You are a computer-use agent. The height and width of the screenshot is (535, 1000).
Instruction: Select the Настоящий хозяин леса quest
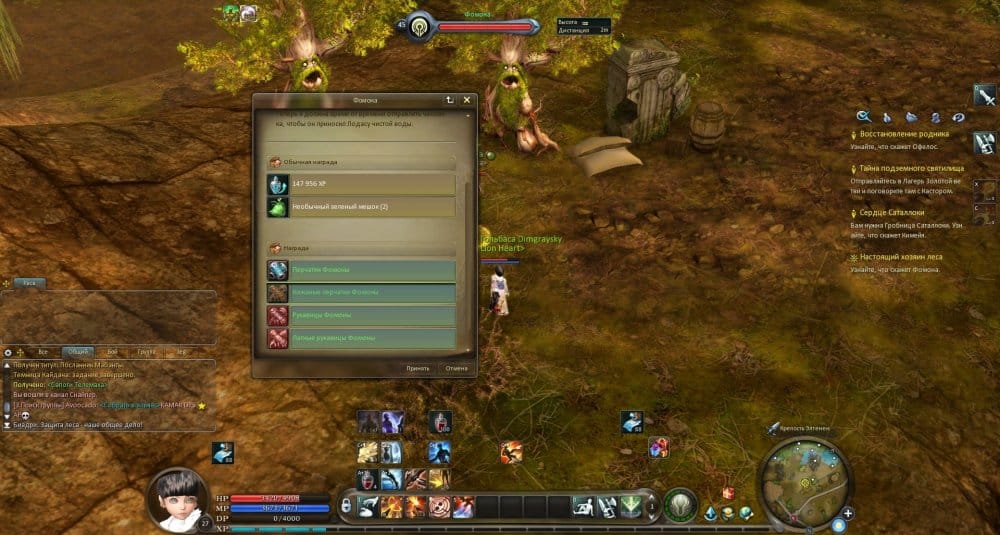tap(900, 257)
